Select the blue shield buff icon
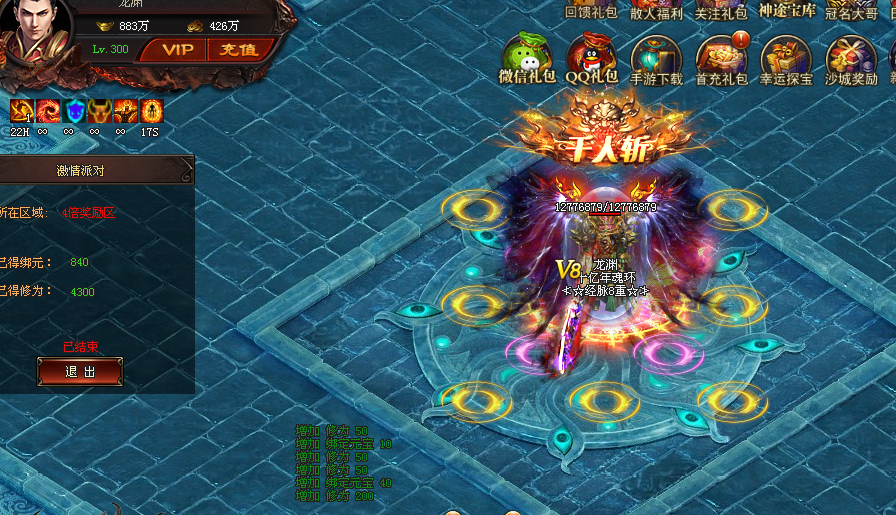This screenshot has width=896, height=515. [x=72, y=111]
